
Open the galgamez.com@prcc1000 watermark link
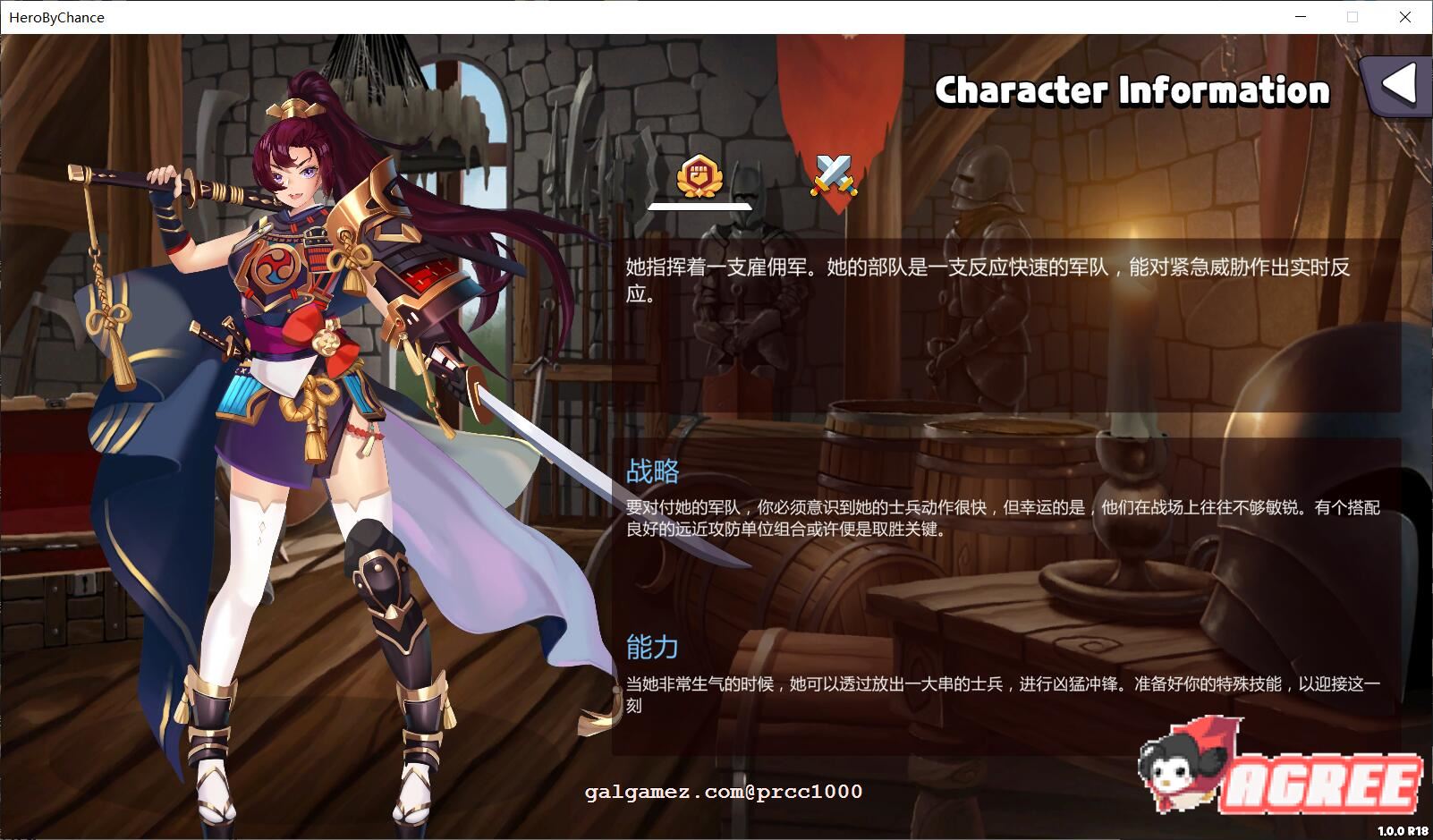(x=723, y=792)
